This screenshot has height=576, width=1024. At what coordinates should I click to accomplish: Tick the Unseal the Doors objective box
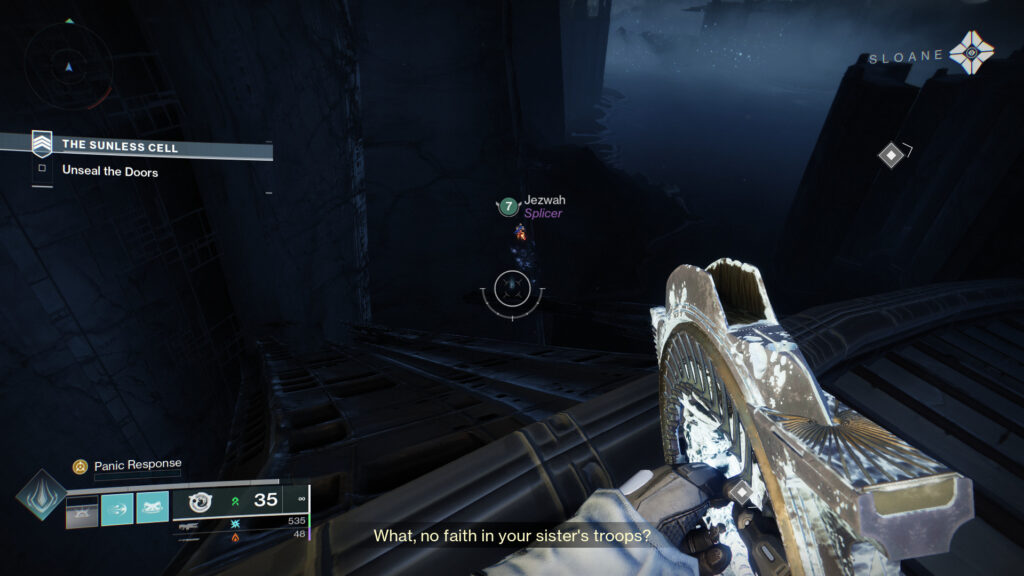[42, 170]
